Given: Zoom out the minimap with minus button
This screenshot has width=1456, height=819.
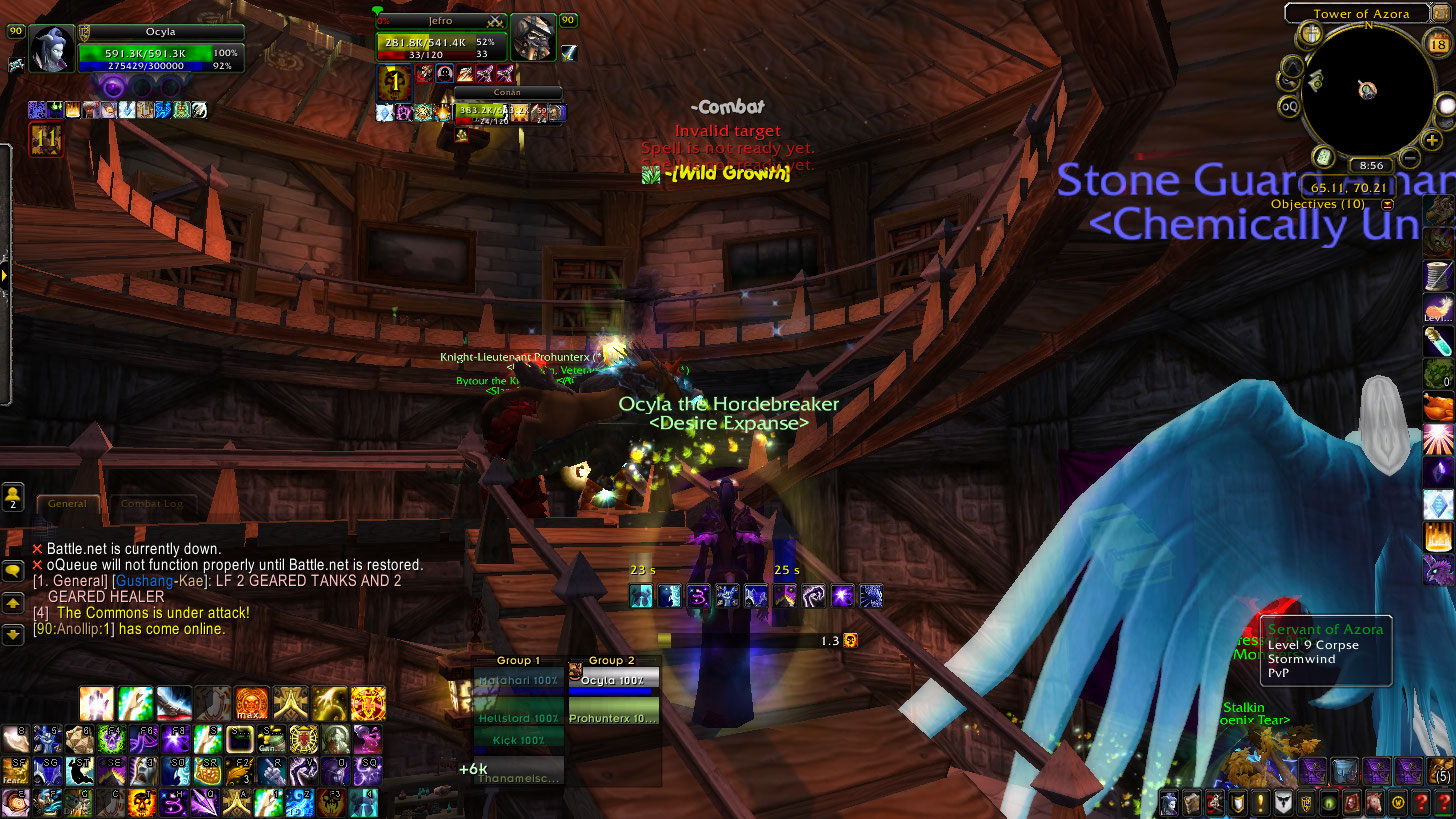Looking at the screenshot, I should pos(1409,158).
